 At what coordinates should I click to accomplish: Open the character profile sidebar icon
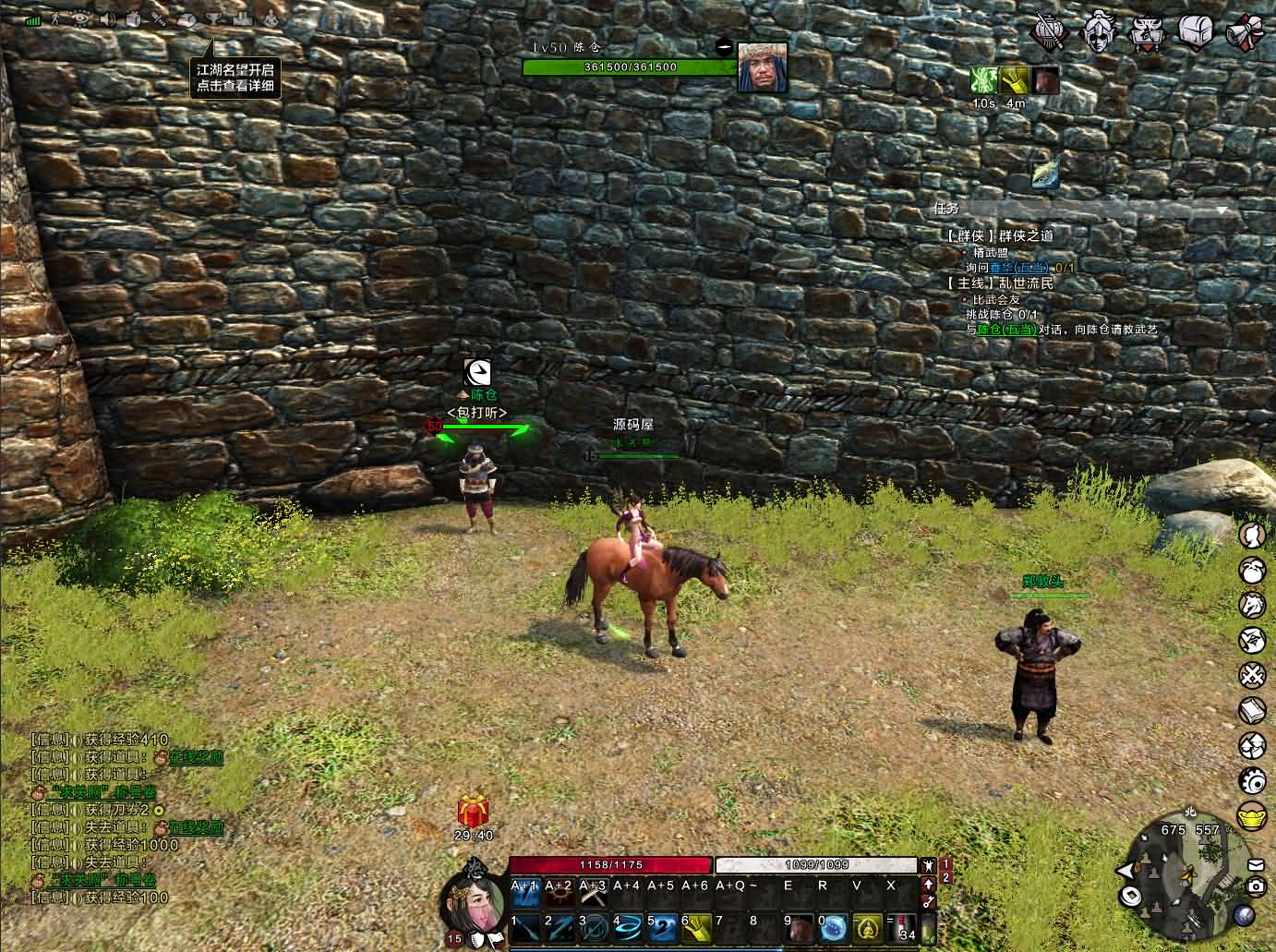coord(1252,536)
